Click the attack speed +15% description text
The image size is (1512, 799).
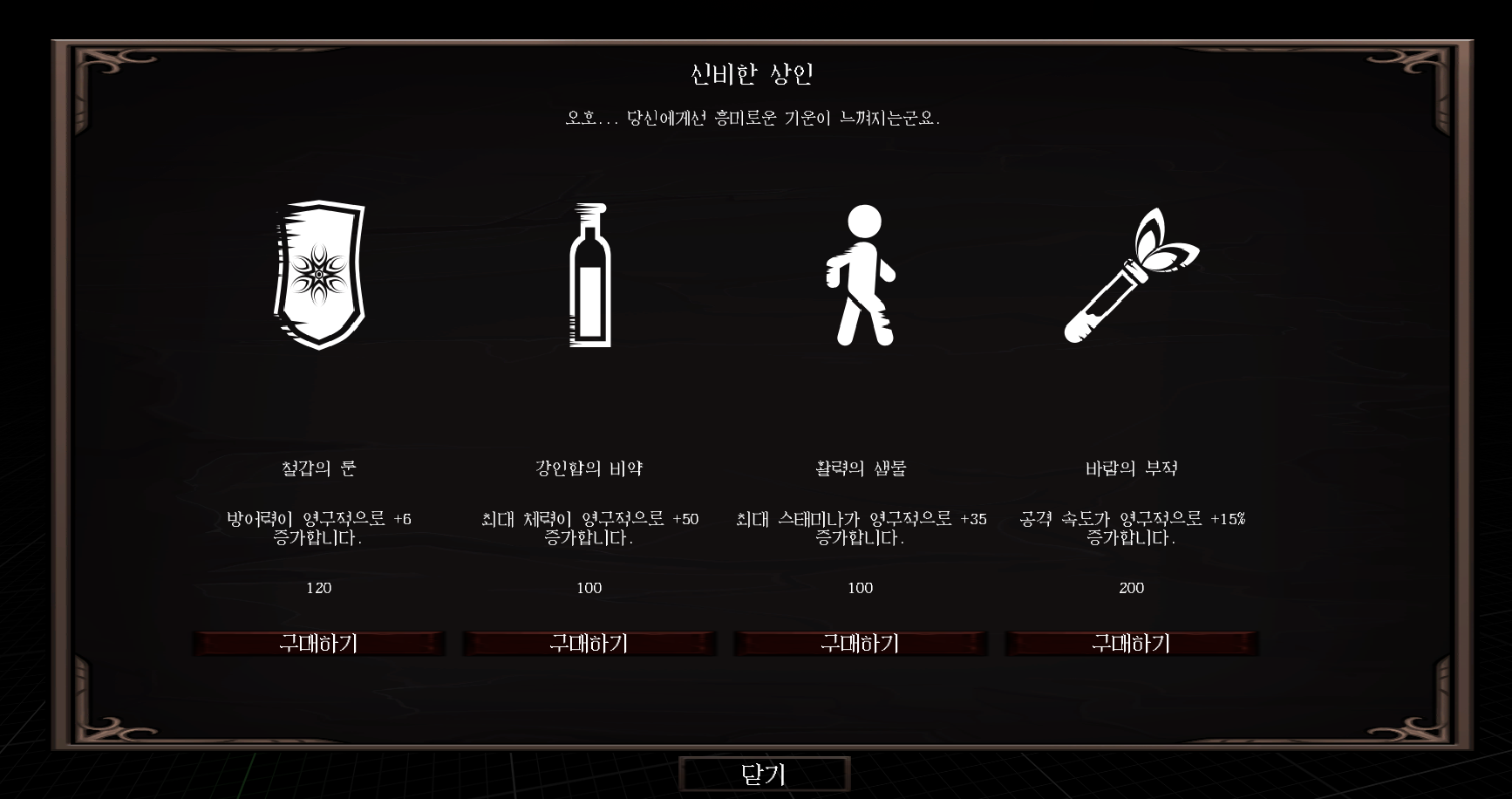[1133, 526]
